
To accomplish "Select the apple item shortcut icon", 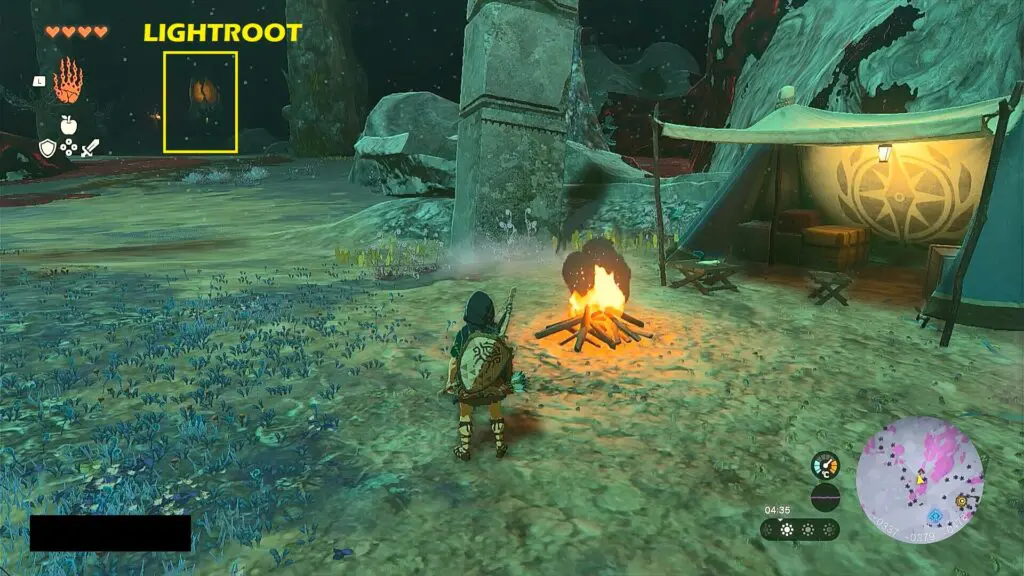I will [68, 124].
